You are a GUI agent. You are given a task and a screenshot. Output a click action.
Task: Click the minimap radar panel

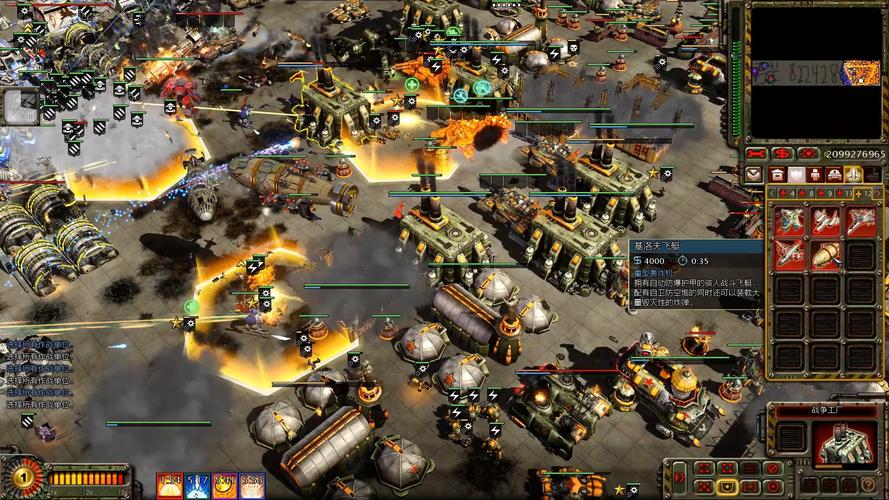coord(815,70)
